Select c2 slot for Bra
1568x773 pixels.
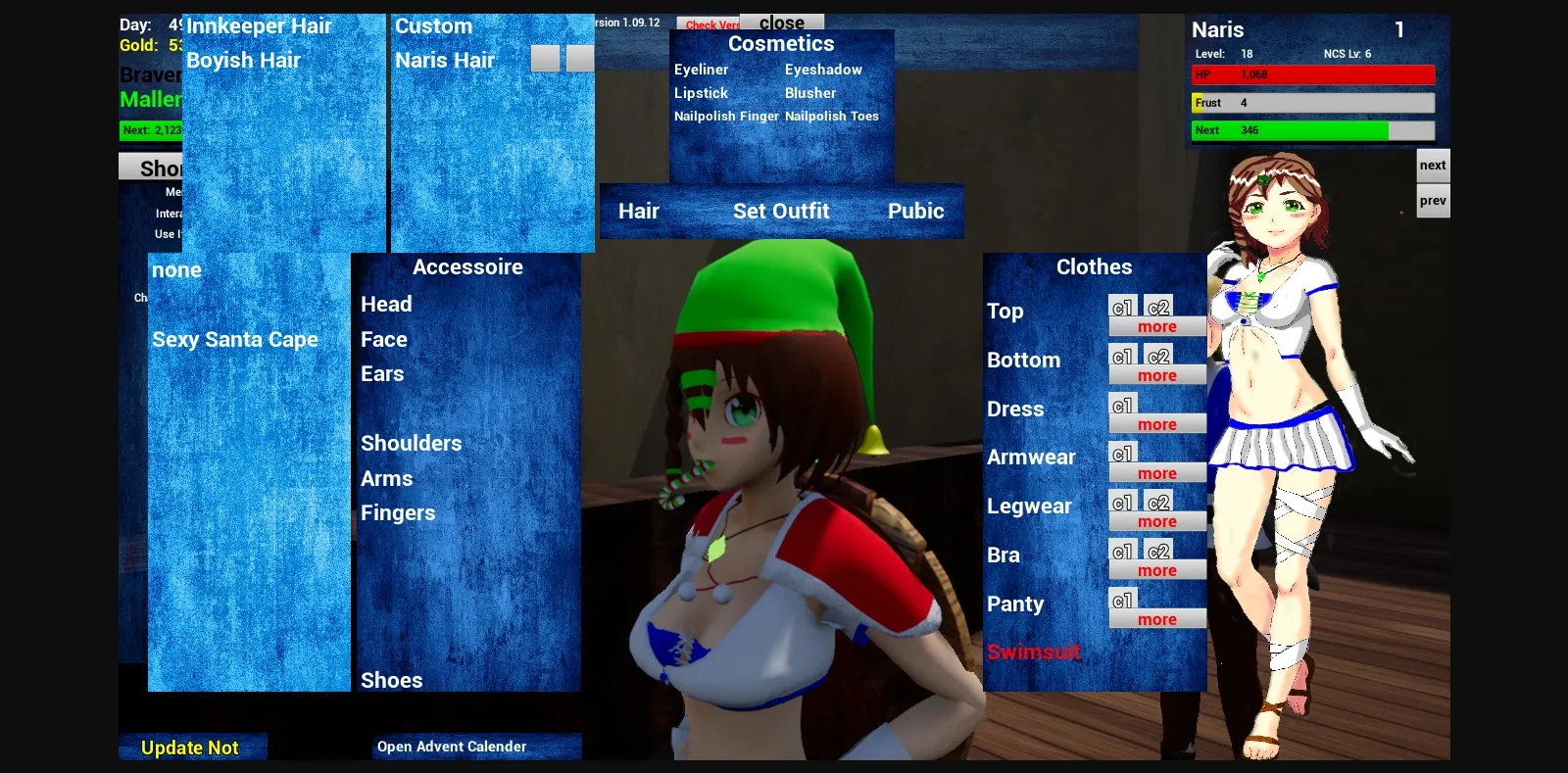tap(1156, 551)
